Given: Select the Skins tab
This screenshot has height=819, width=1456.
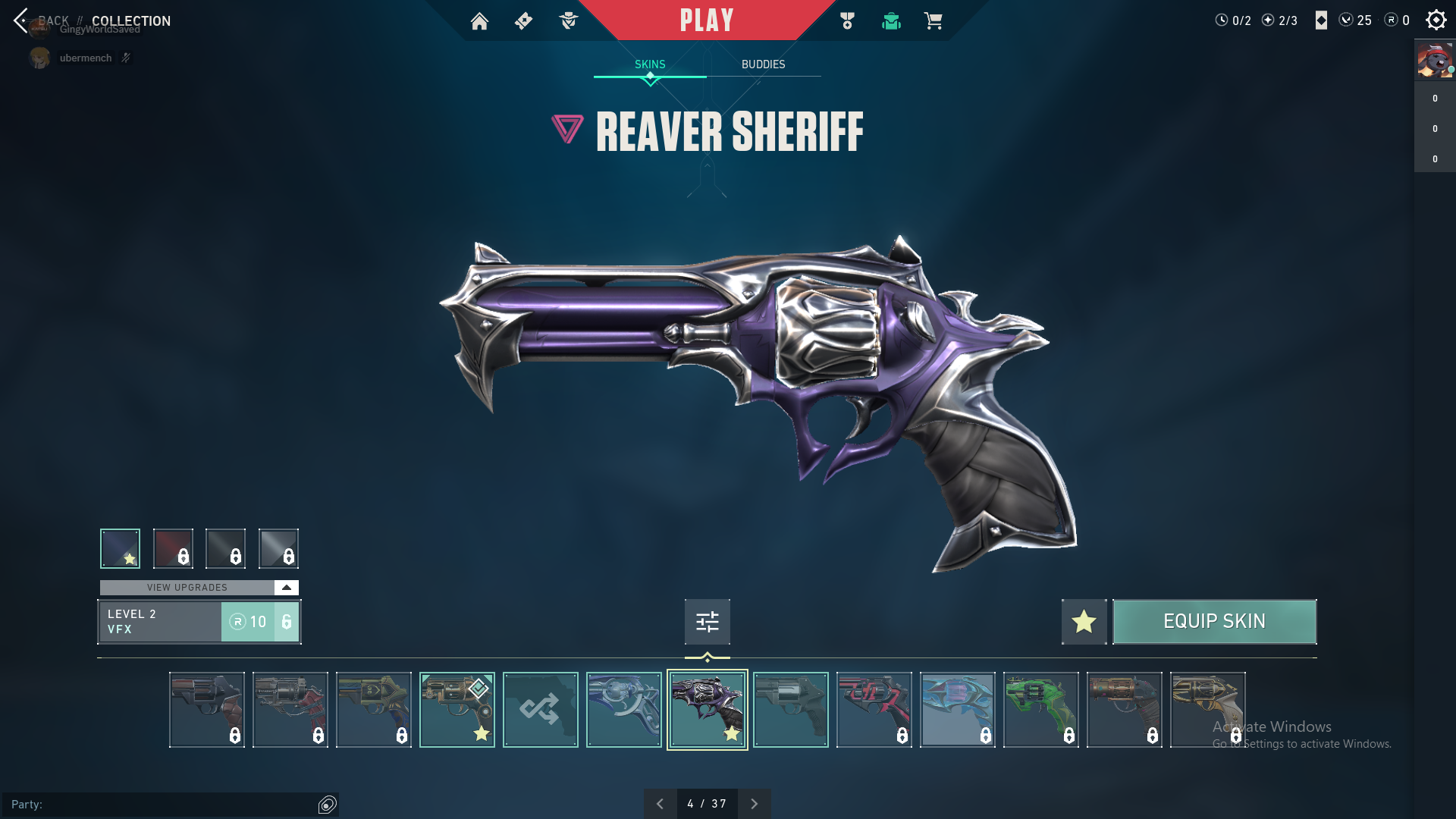Looking at the screenshot, I should pos(650,64).
